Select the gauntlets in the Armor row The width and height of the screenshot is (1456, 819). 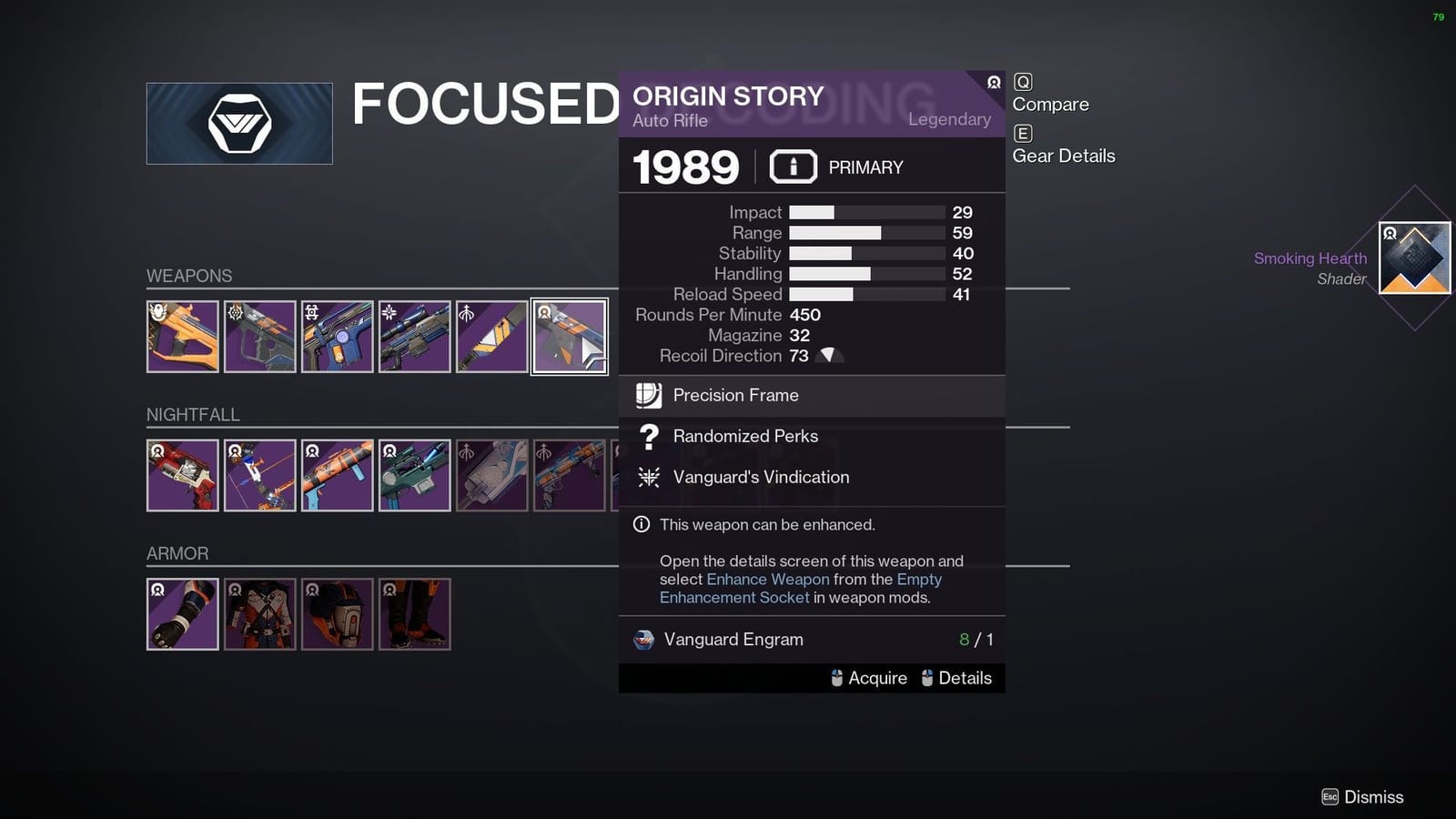coord(182,613)
